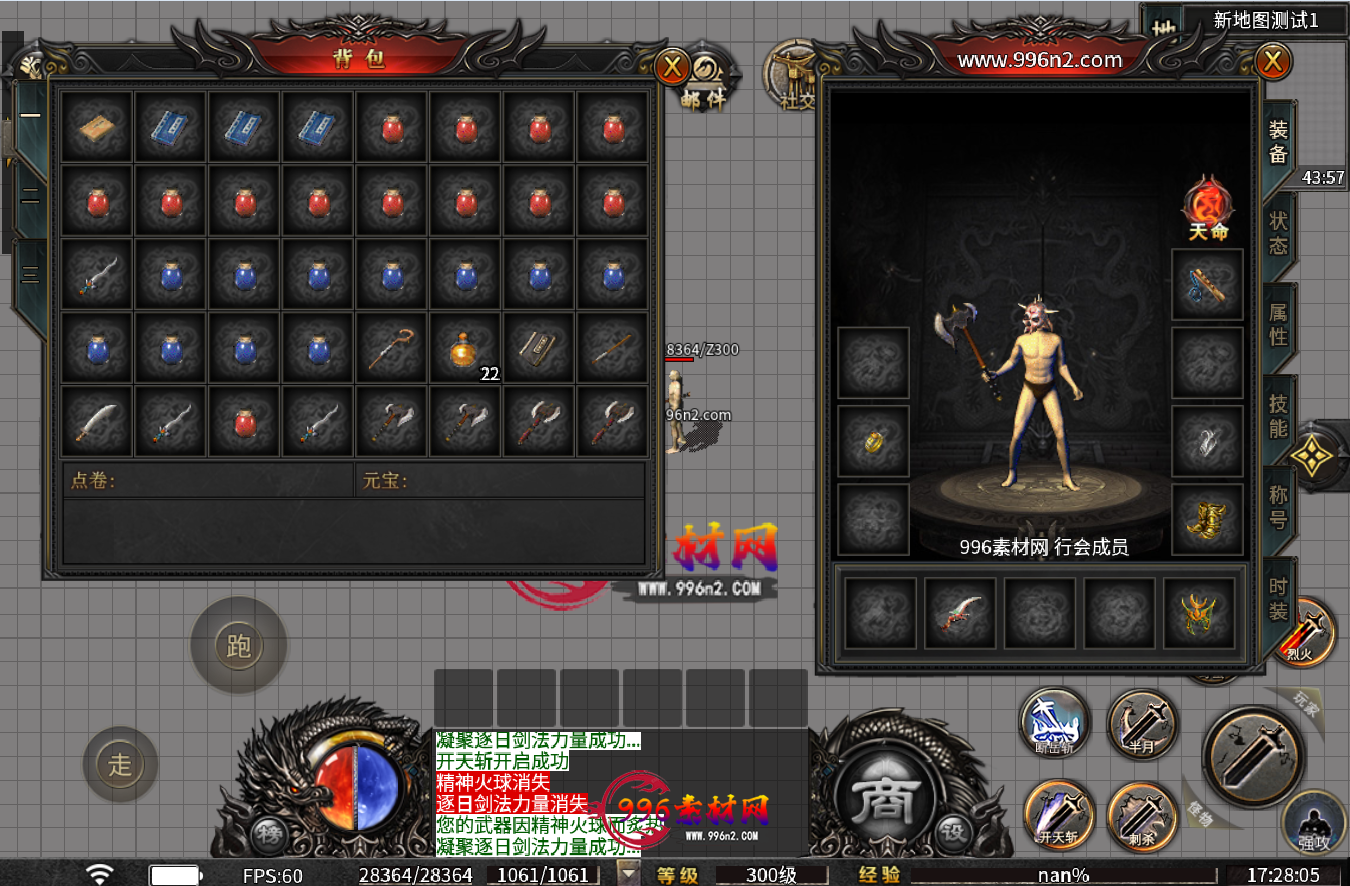
Task: Toggle the 跑 run button
Action: (238, 646)
